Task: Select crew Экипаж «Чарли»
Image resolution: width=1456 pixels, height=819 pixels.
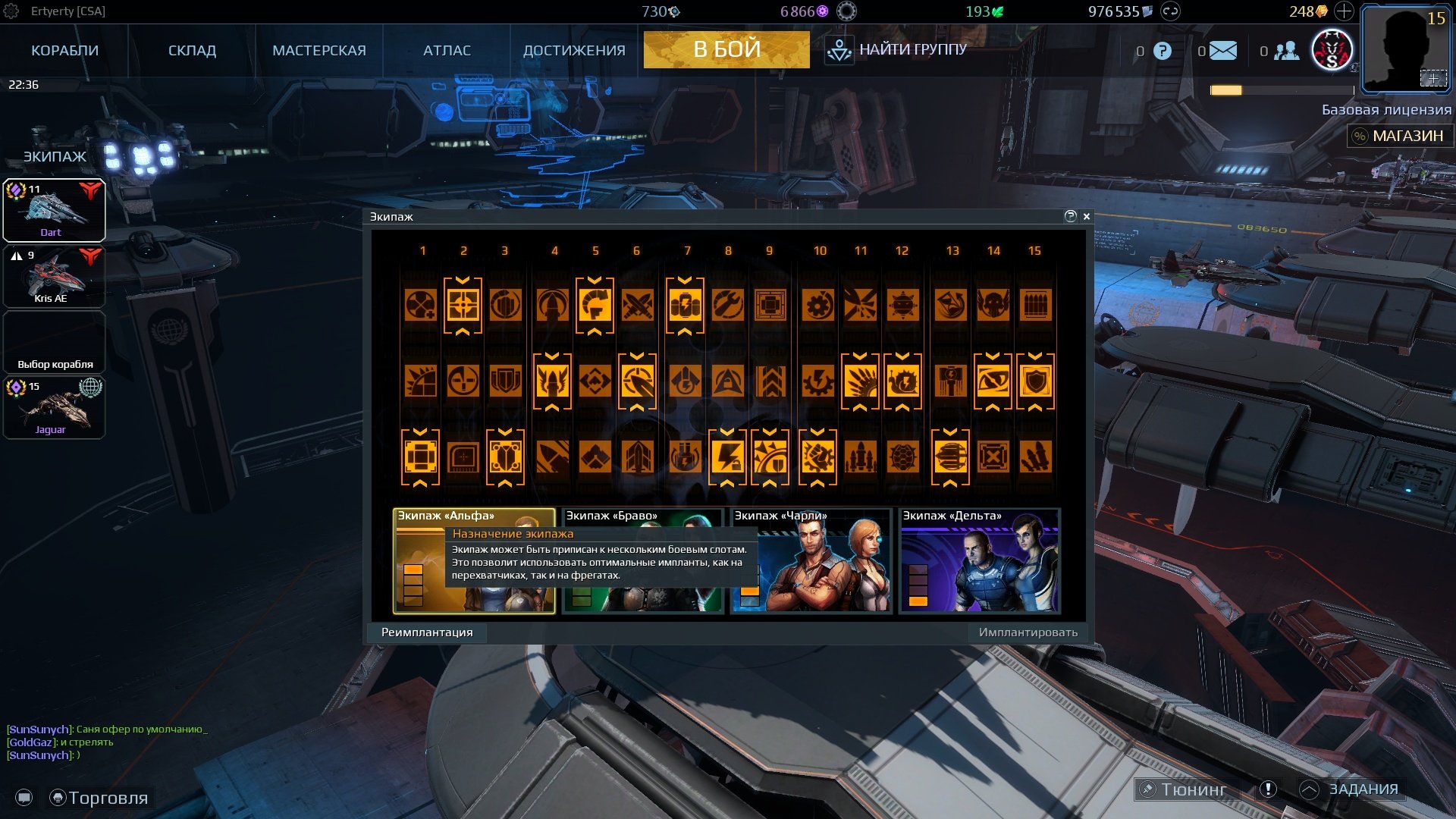Action: pyautogui.click(x=811, y=561)
